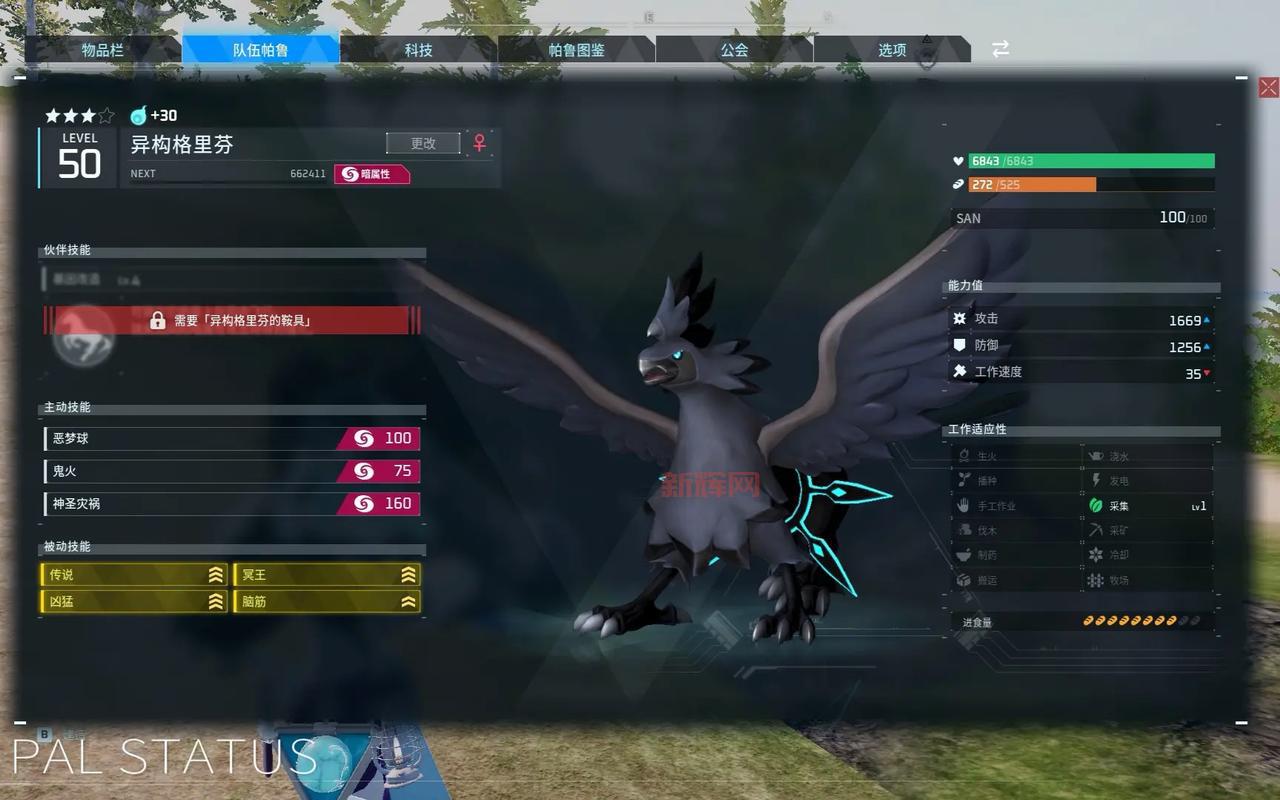Screen dimensions: 1280x800
Task: Open the 选项 options tab
Action: [x=892, y=50]
